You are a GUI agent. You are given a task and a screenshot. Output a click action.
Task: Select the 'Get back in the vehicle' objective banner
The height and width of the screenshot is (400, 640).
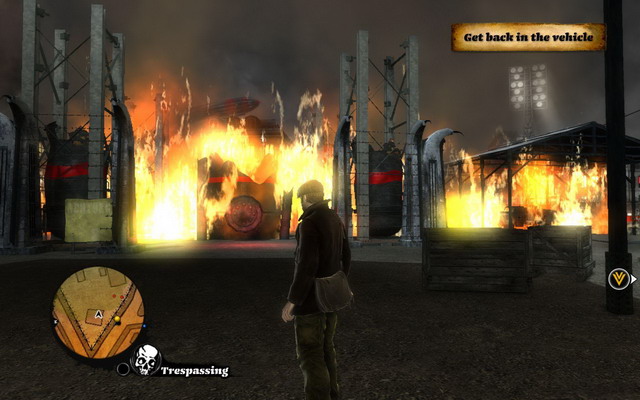pos(528,38)
